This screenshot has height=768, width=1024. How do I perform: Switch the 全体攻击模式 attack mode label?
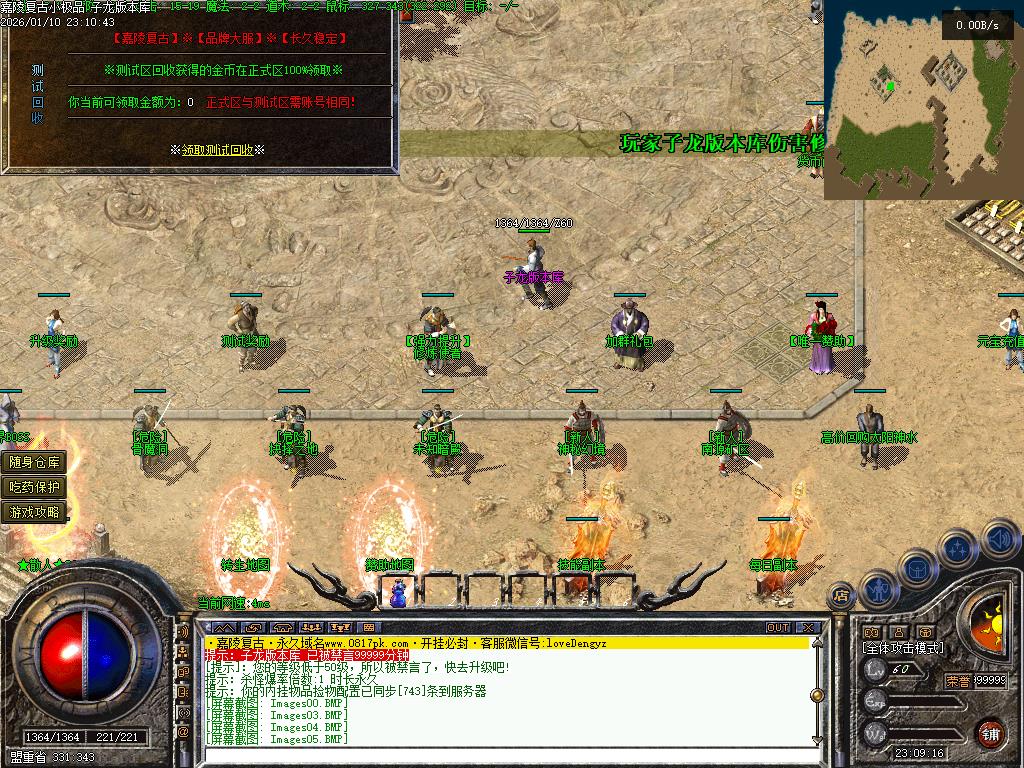coord(902,648)
